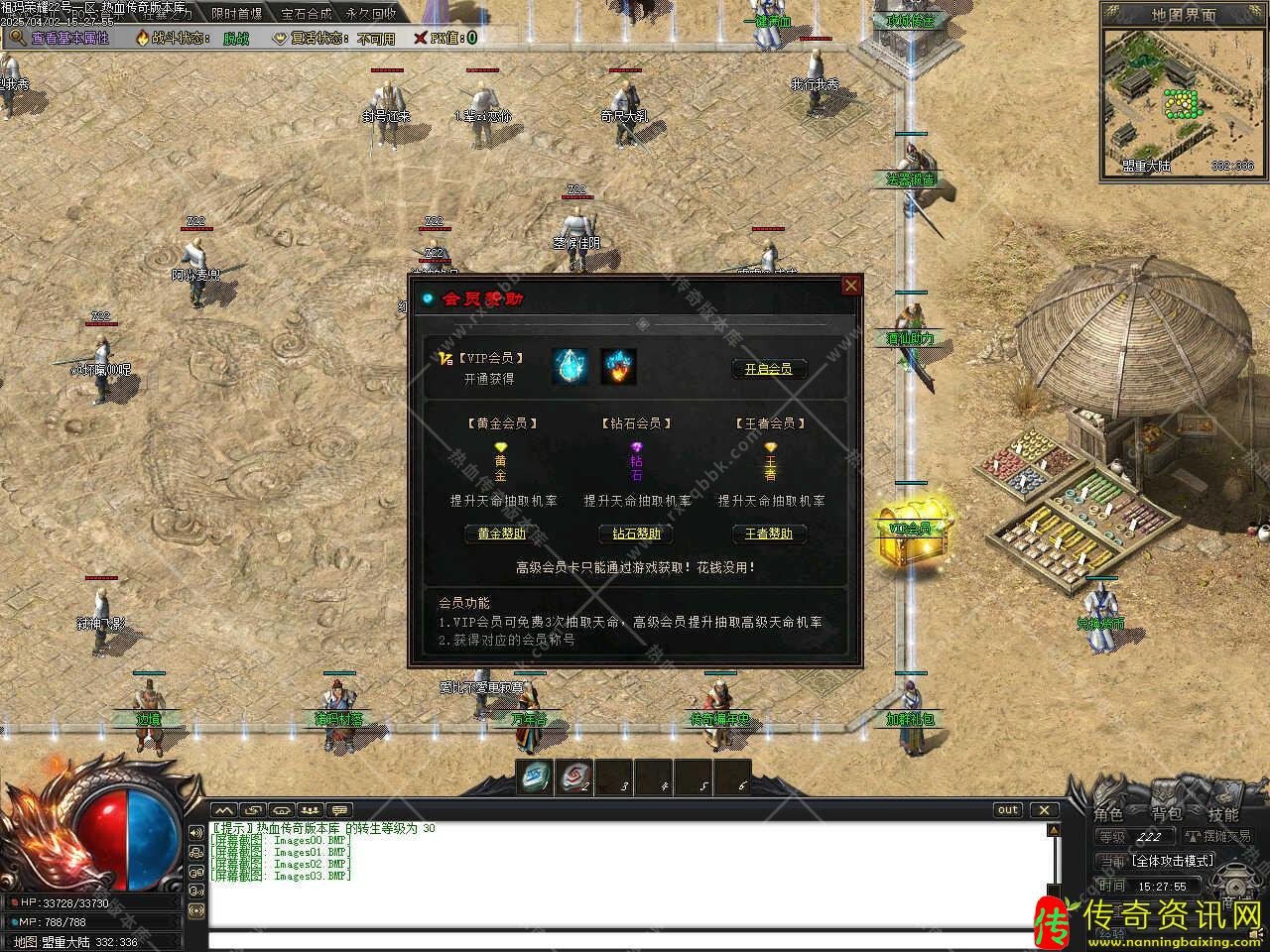The width and height of the screenshot is (1270, 952).
Task: Close the chat panel with its X
Action: pos(1044,810)
